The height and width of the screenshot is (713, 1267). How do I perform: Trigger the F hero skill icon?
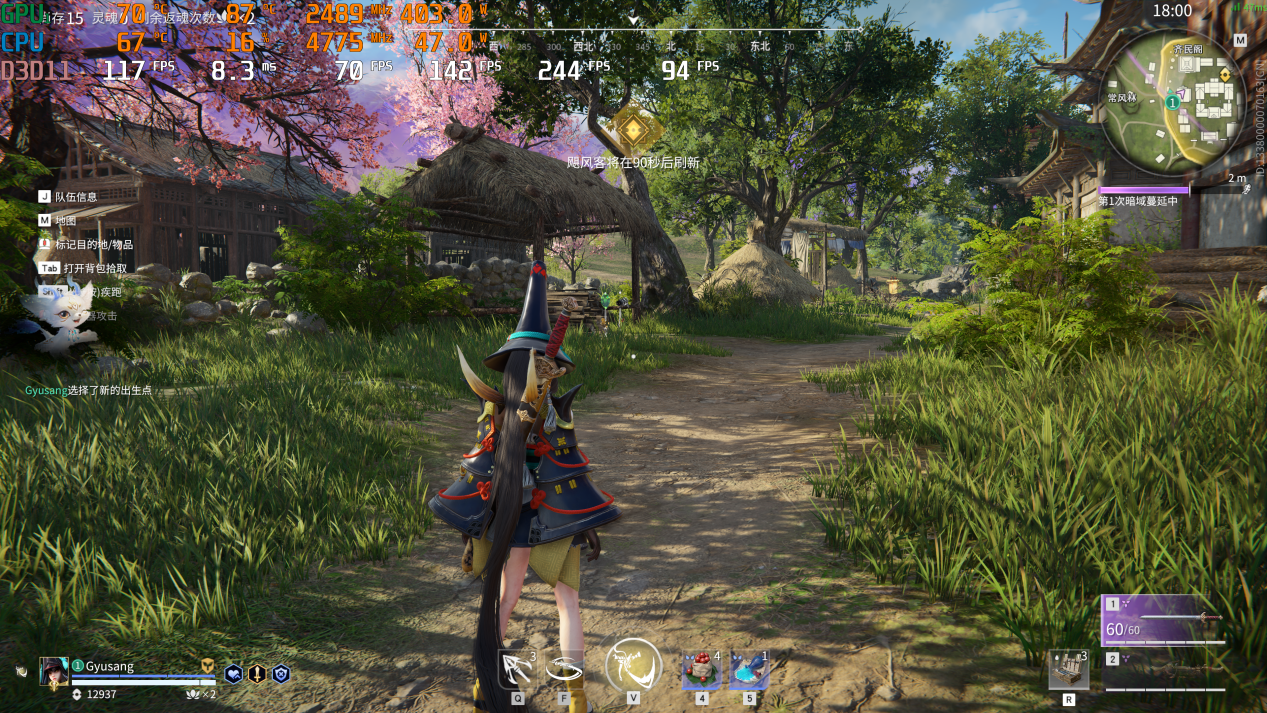565,668
